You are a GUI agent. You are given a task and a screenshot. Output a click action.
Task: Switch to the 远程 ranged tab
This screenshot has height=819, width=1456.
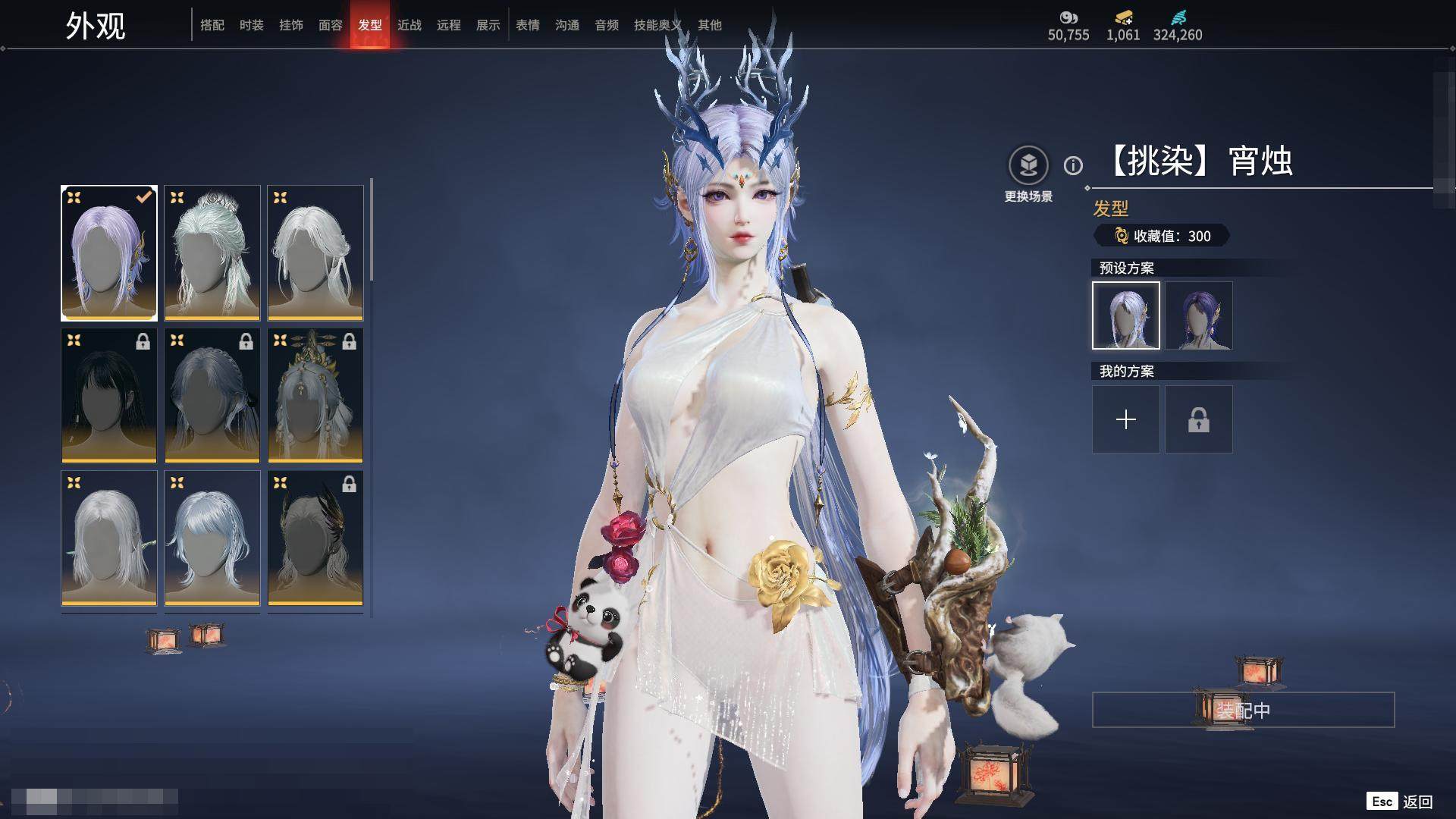pyautogui.click(x=449, y=25)
